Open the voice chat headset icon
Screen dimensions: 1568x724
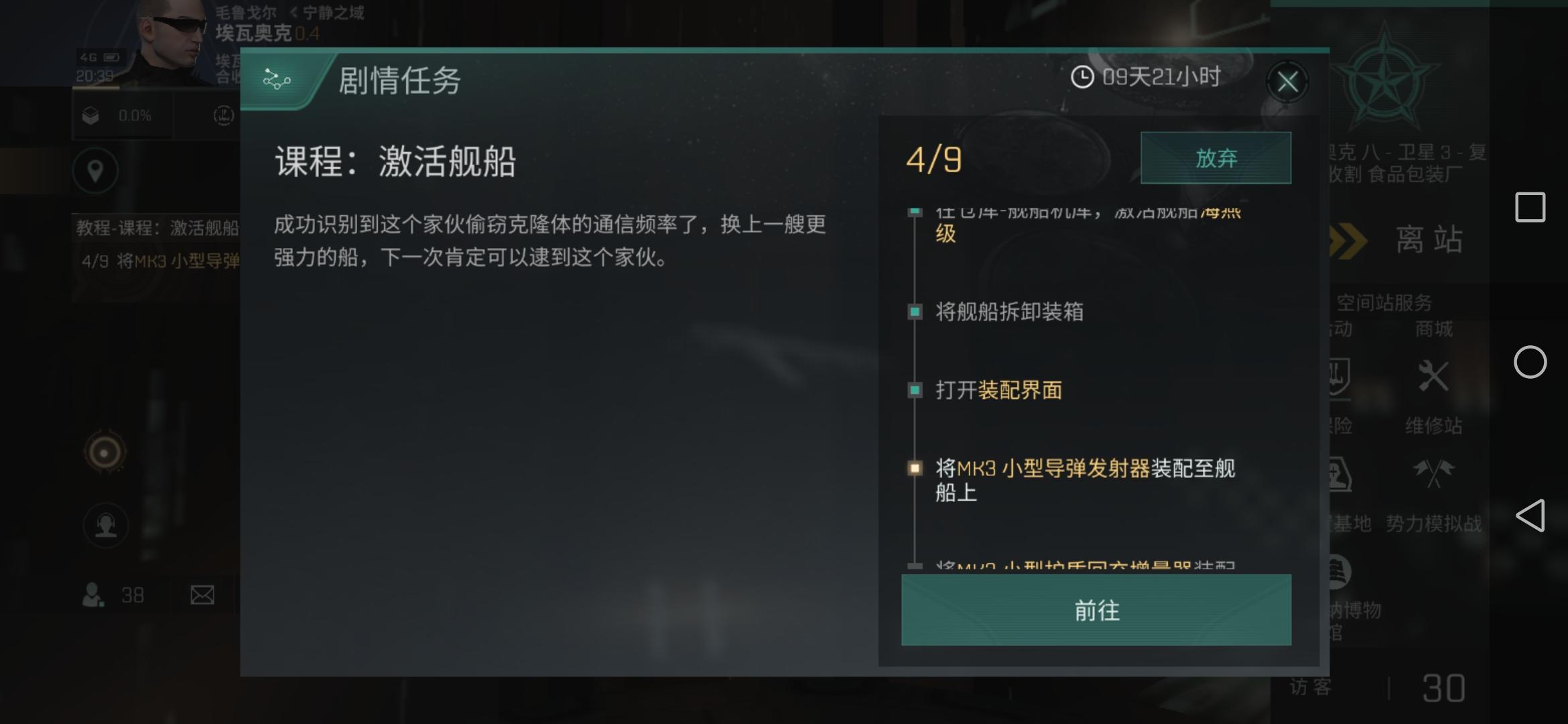tap(105, 526)
